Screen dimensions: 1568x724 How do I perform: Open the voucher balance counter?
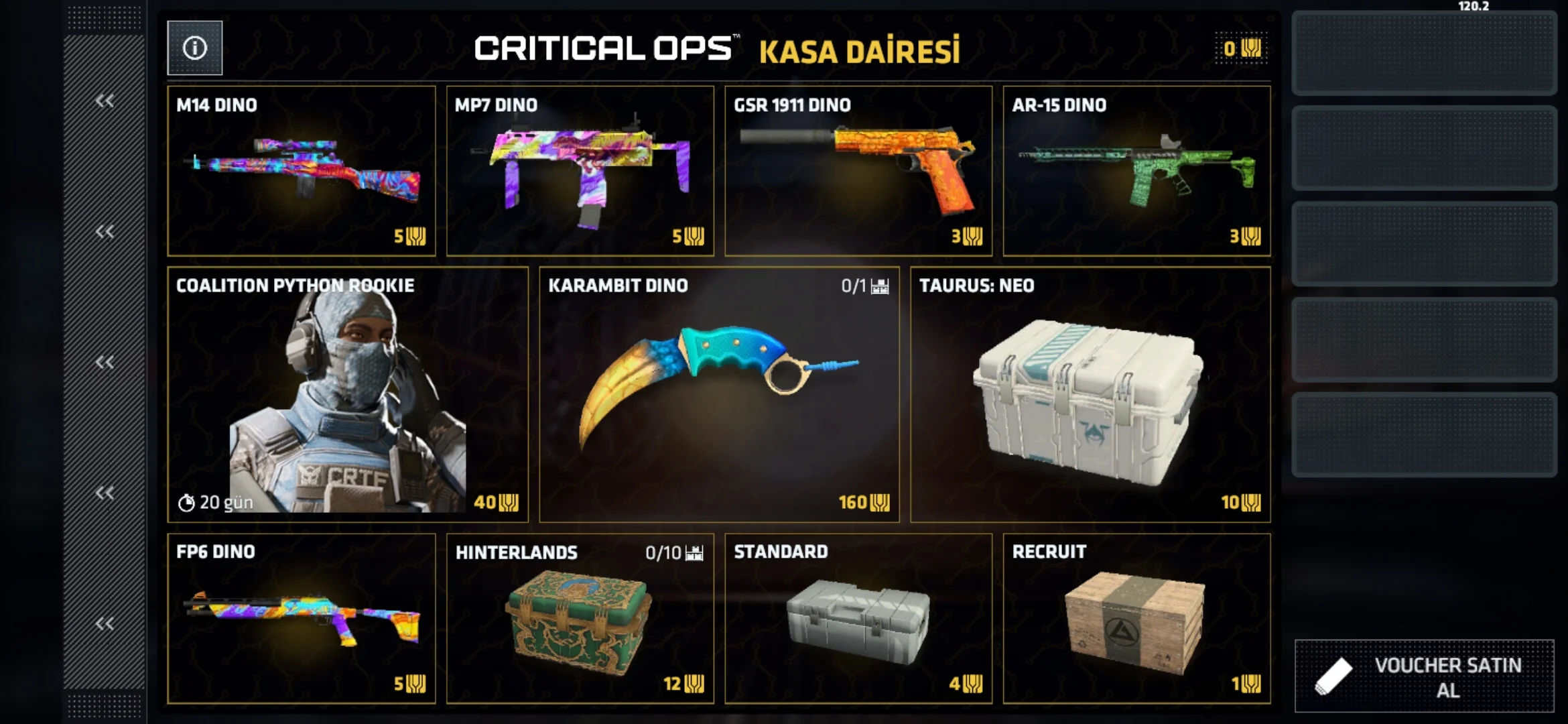[x=1242, y=48]
